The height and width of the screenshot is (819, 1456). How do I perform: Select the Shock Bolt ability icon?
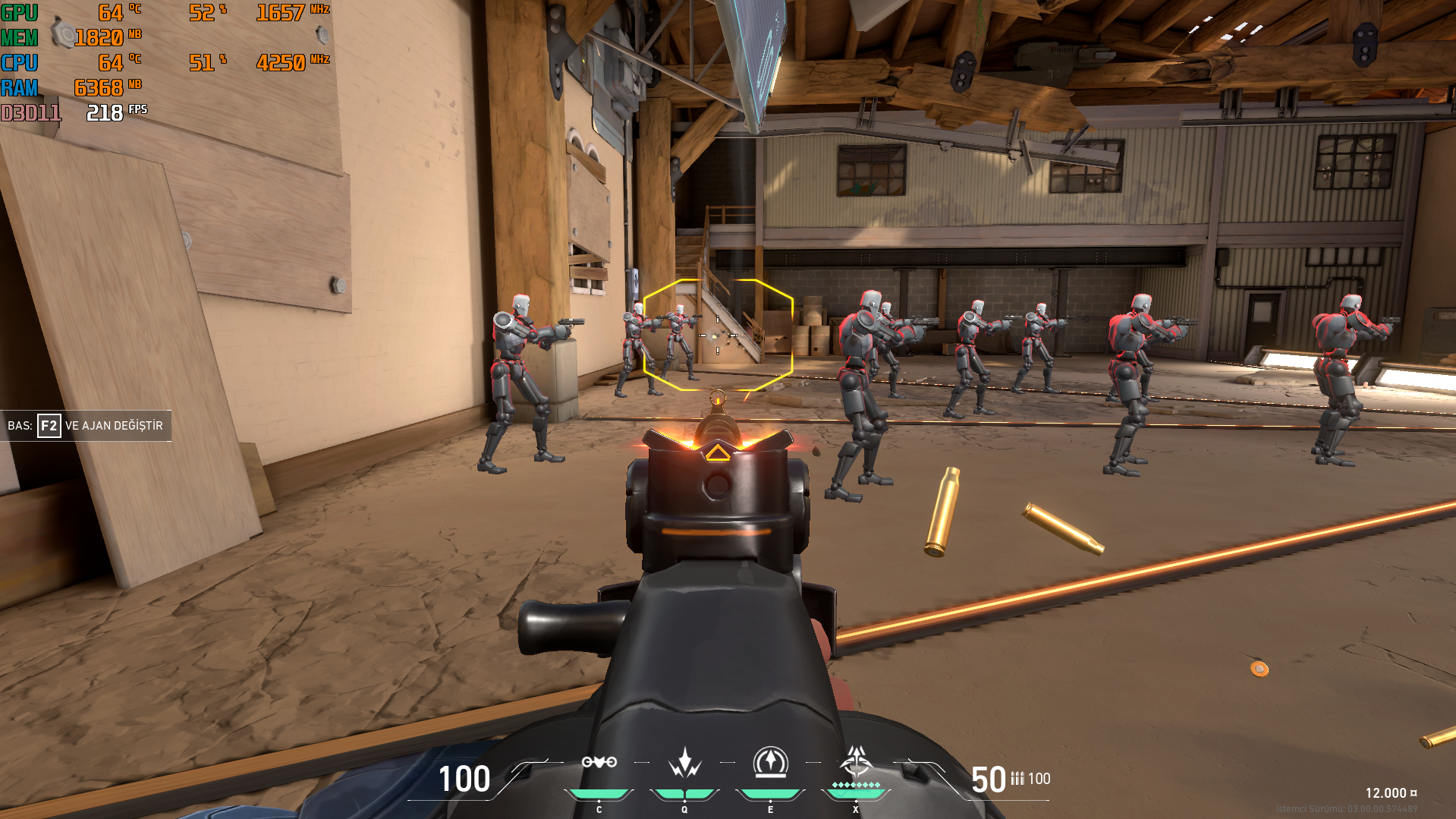coord(684,763)
